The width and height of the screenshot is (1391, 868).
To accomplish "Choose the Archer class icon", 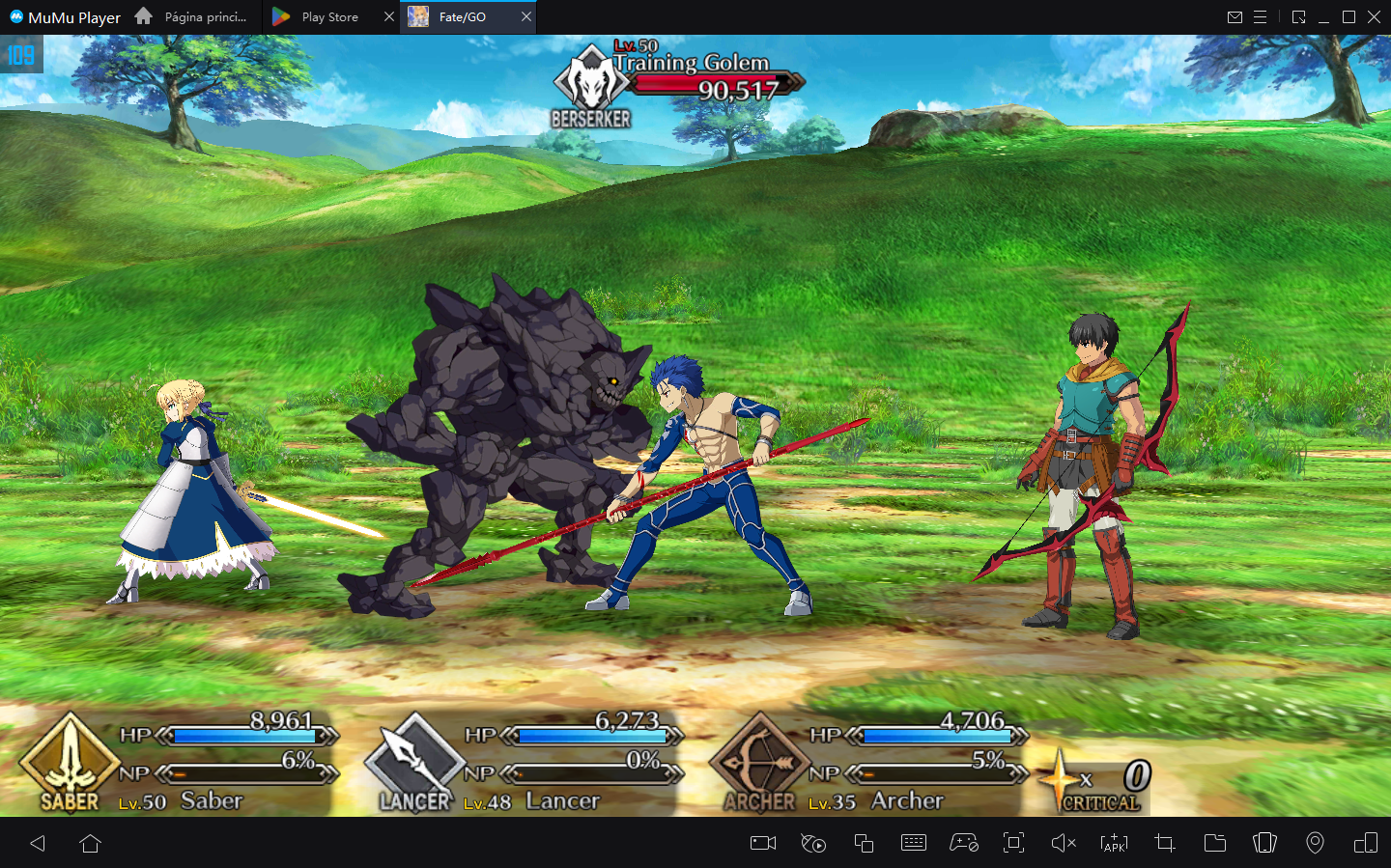I will click(x=759, y=762).
